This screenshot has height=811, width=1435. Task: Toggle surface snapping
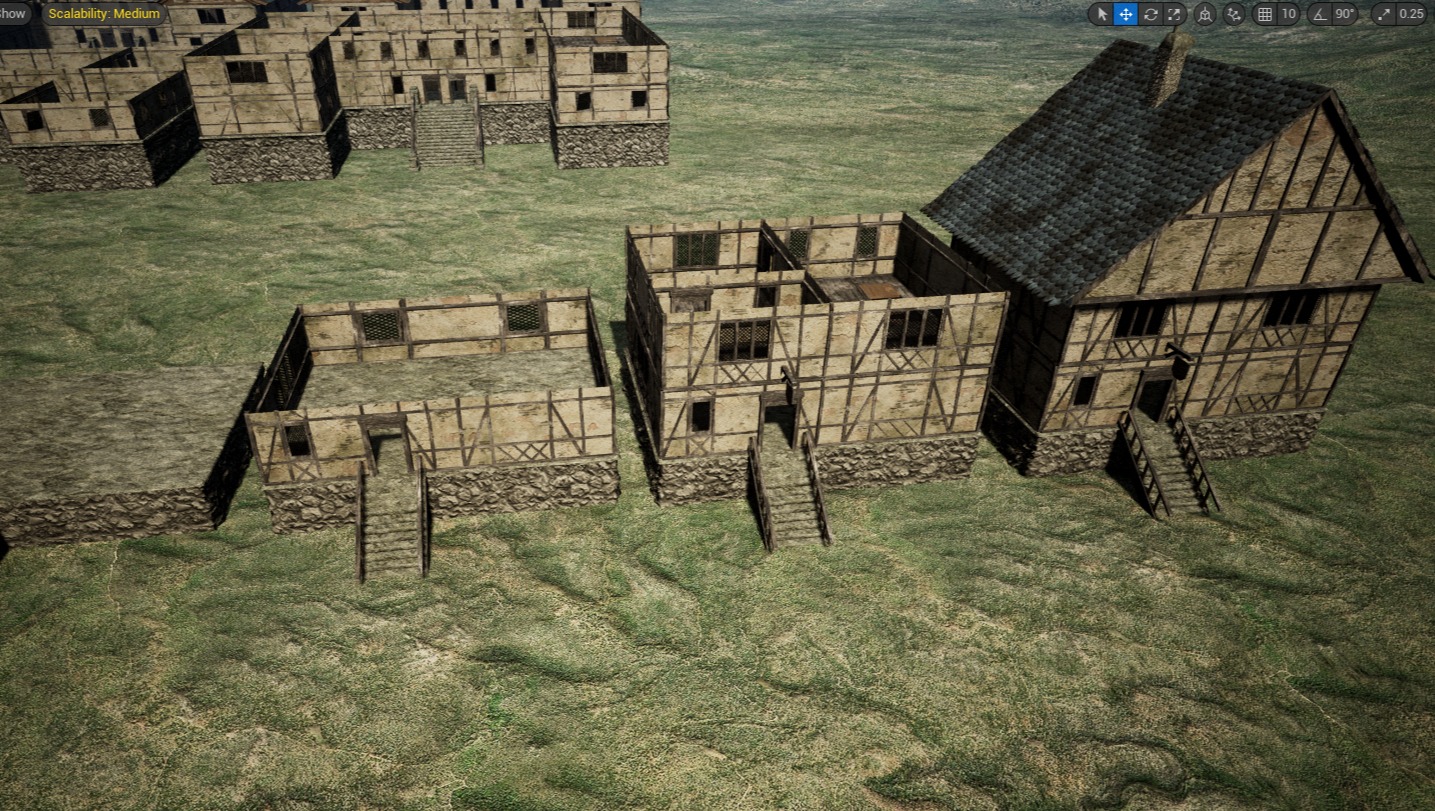tap(1235, 14)
